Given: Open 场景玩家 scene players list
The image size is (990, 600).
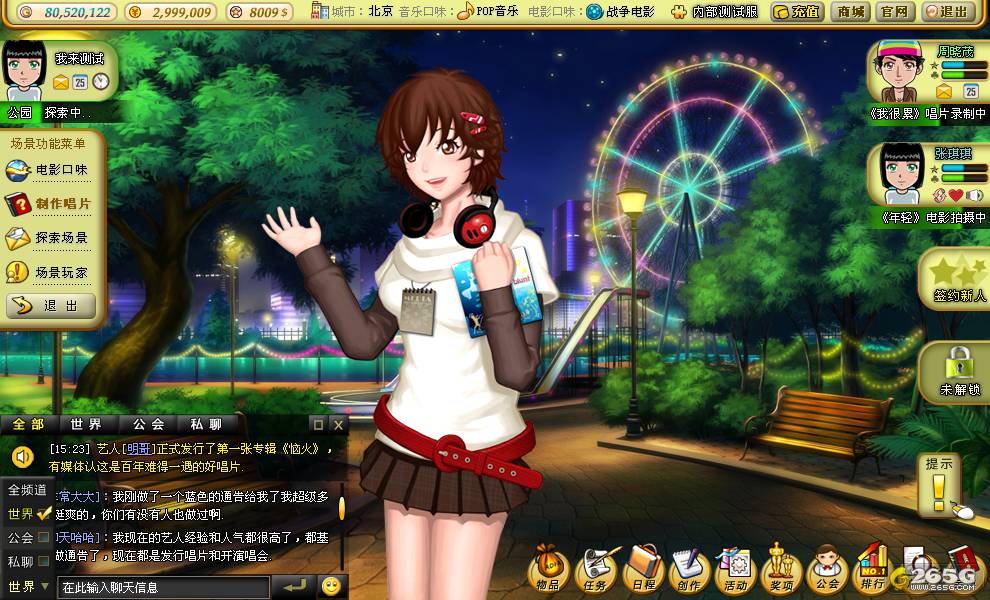Looking at the screenshot, I should [x=52, y=272].
